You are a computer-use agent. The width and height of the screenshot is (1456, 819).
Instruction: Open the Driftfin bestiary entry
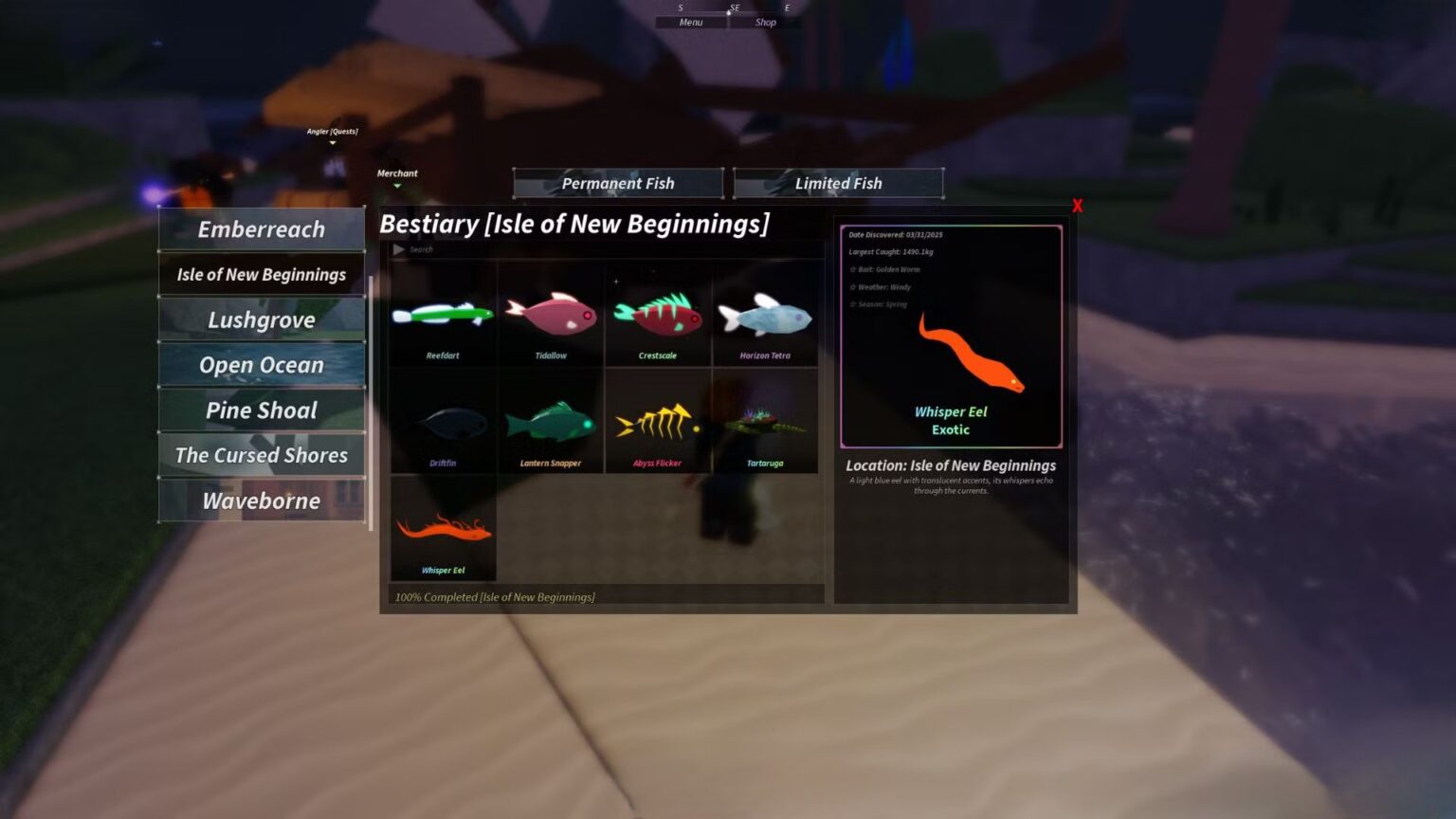pos(443,422)
